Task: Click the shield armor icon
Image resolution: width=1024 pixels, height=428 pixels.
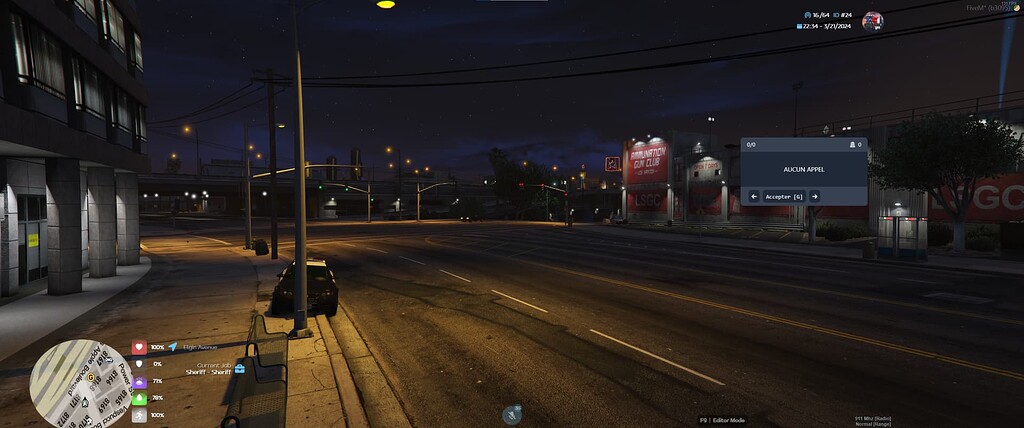Action: (139, 364)
